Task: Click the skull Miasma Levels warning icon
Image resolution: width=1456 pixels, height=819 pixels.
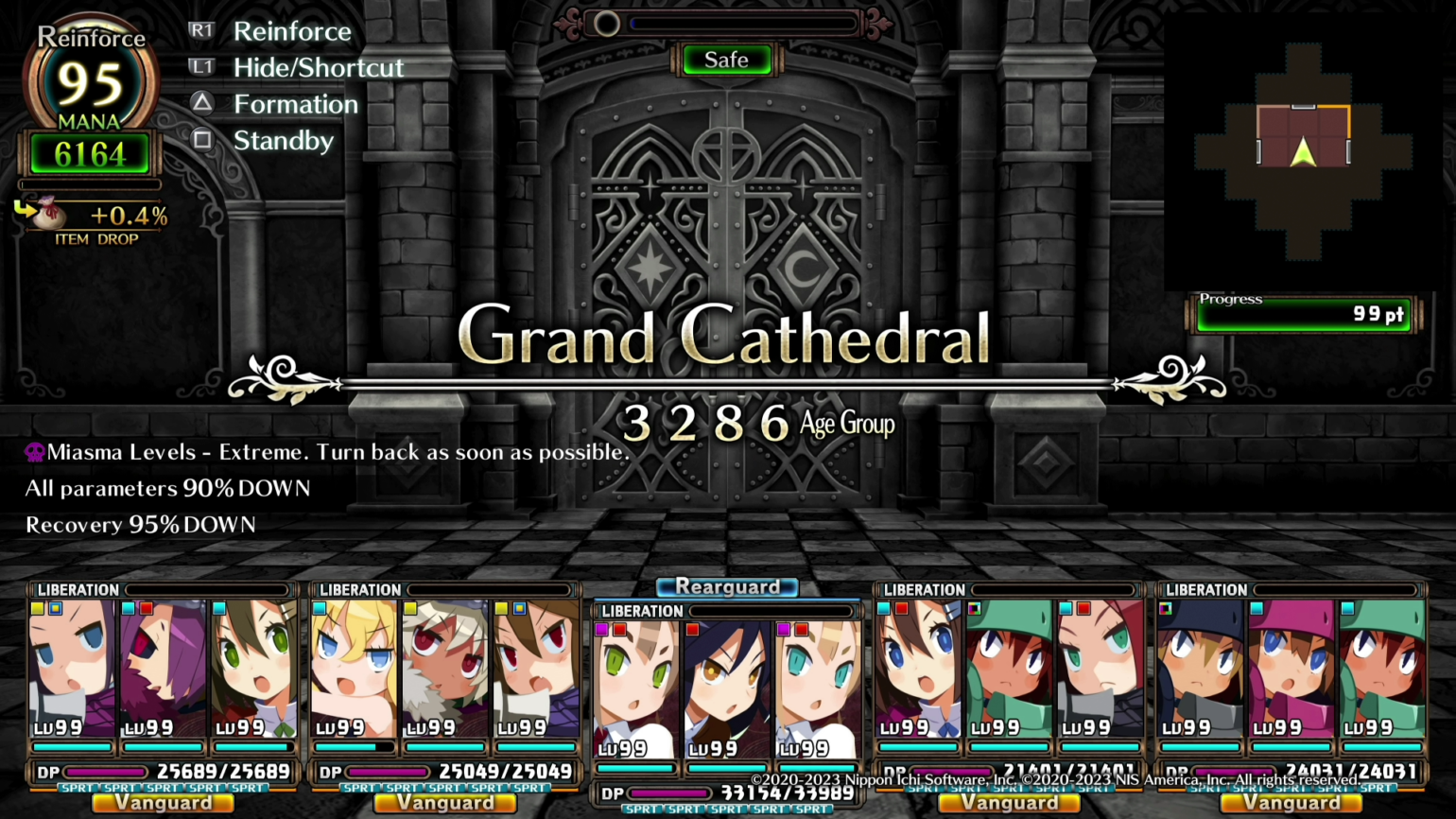Action: 34,452
